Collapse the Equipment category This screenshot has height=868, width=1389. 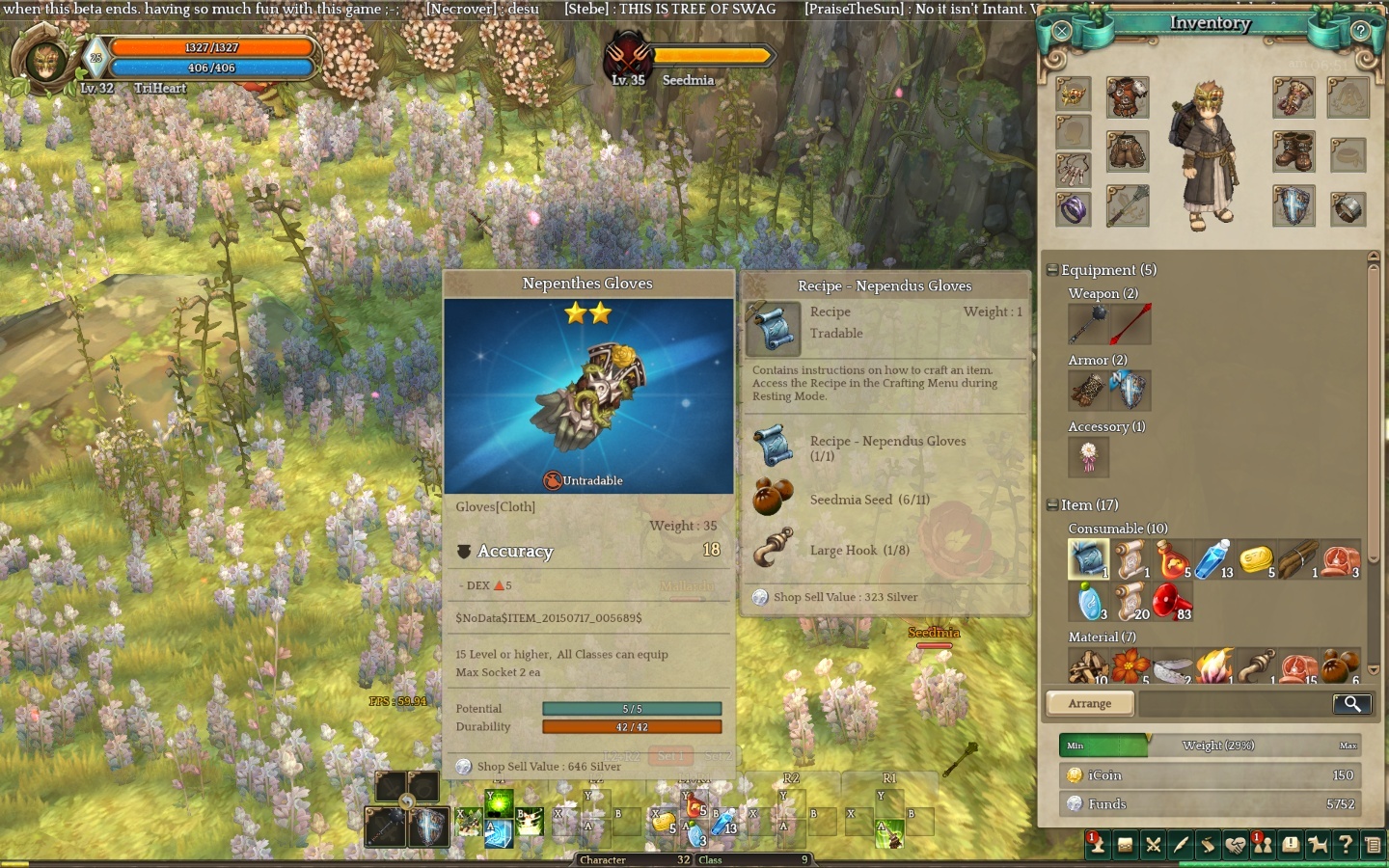tap(1052, 270)
